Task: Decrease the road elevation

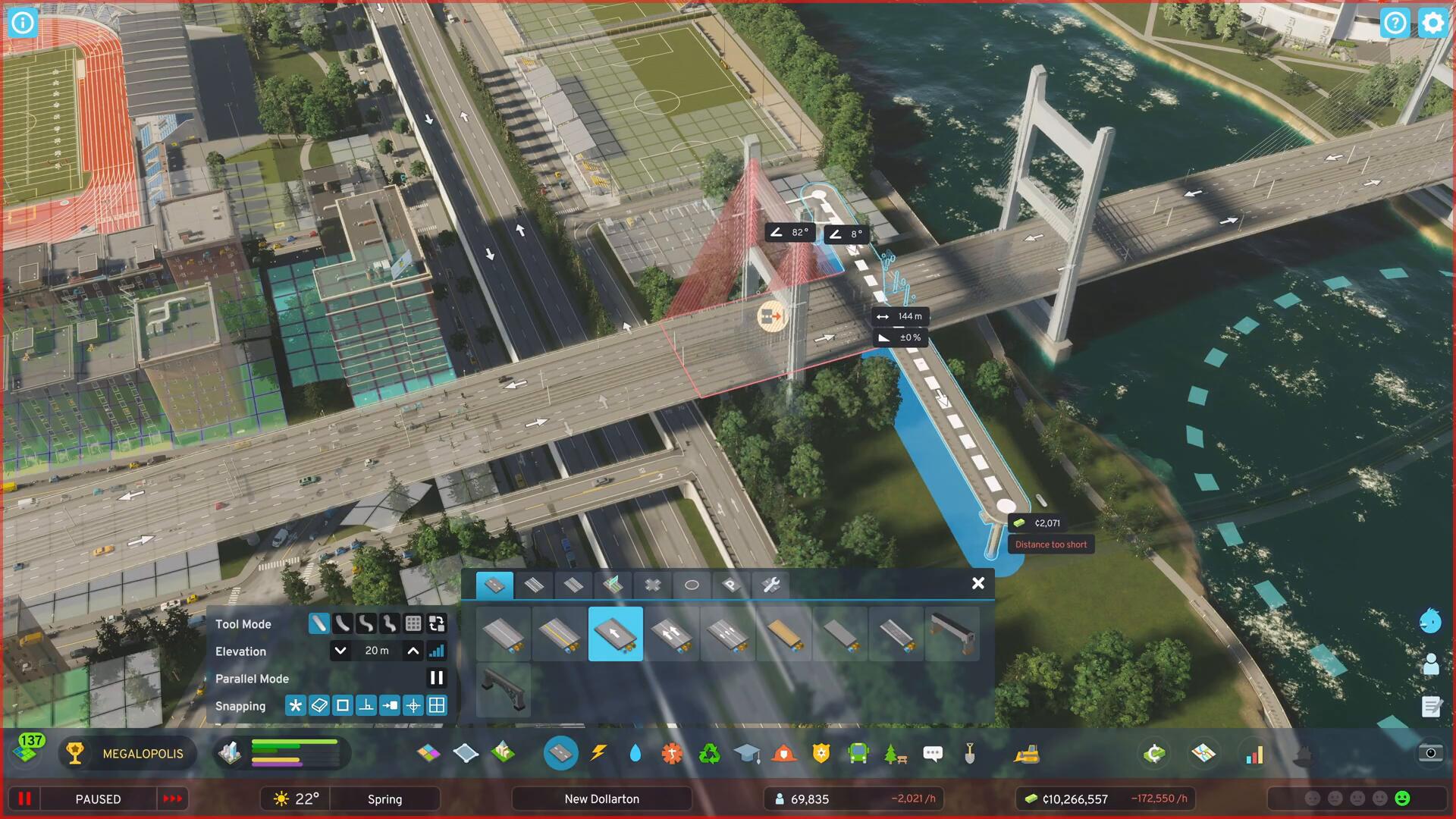Action: tap(340, 651)
